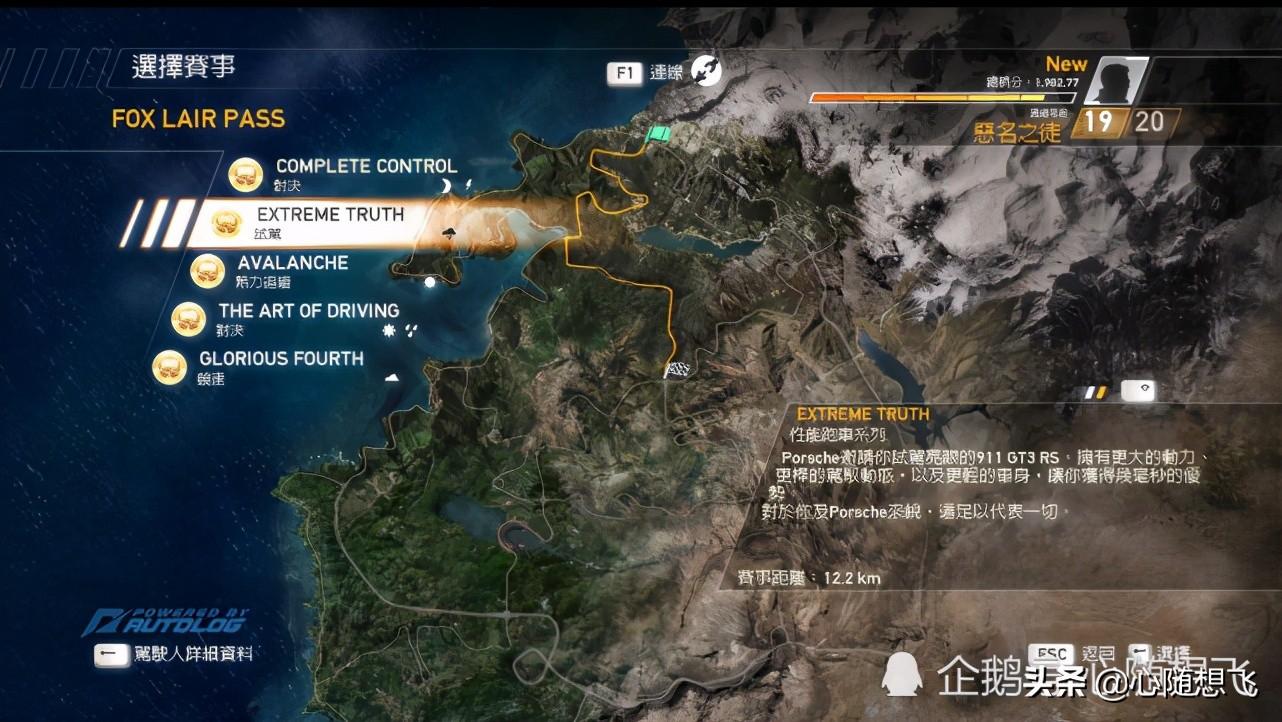Pick THE ART OF DRIVING event

pyautogui.click(x=308, y=311)
